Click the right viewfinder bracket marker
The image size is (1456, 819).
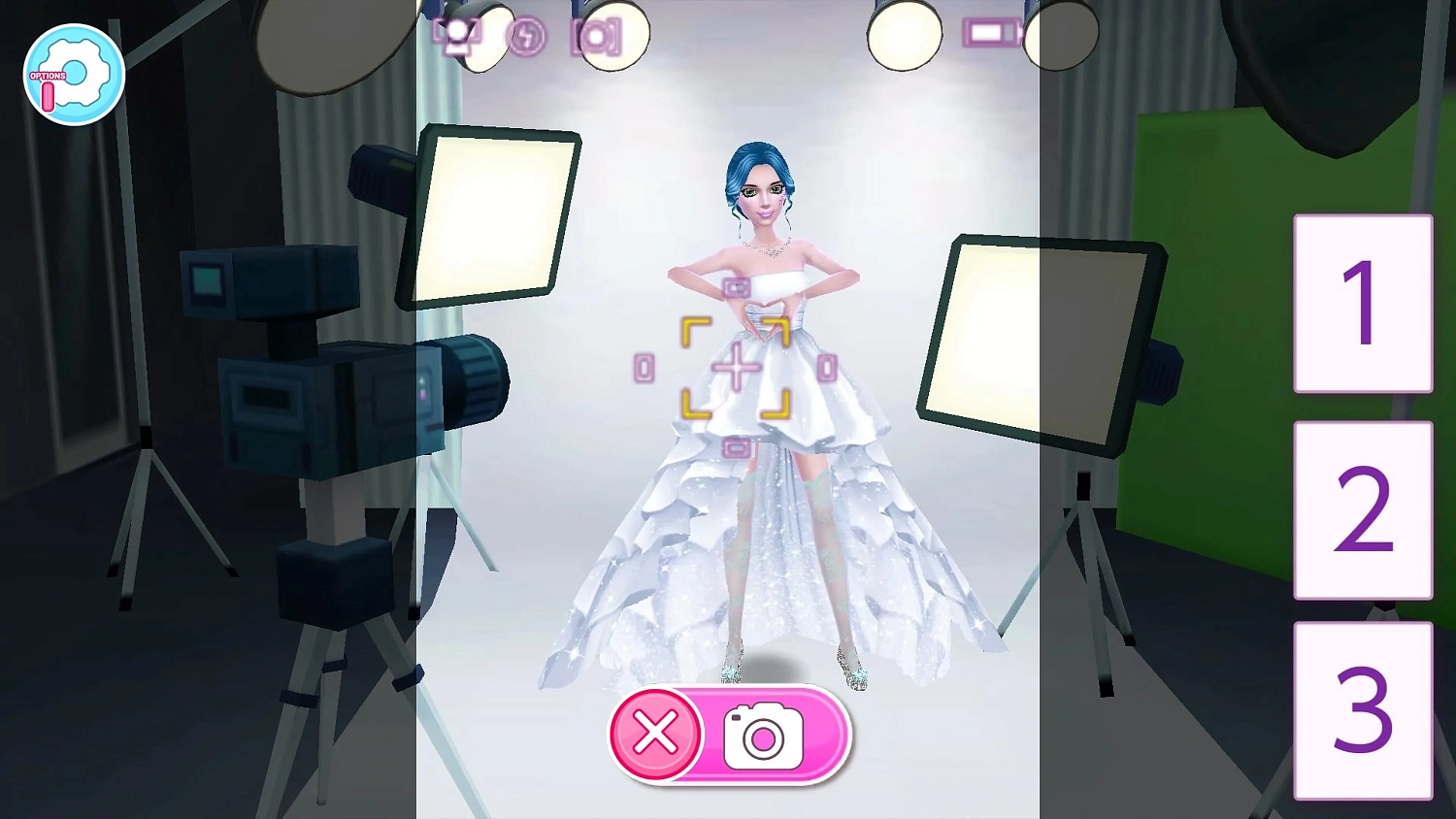click(x=829, y=368)
